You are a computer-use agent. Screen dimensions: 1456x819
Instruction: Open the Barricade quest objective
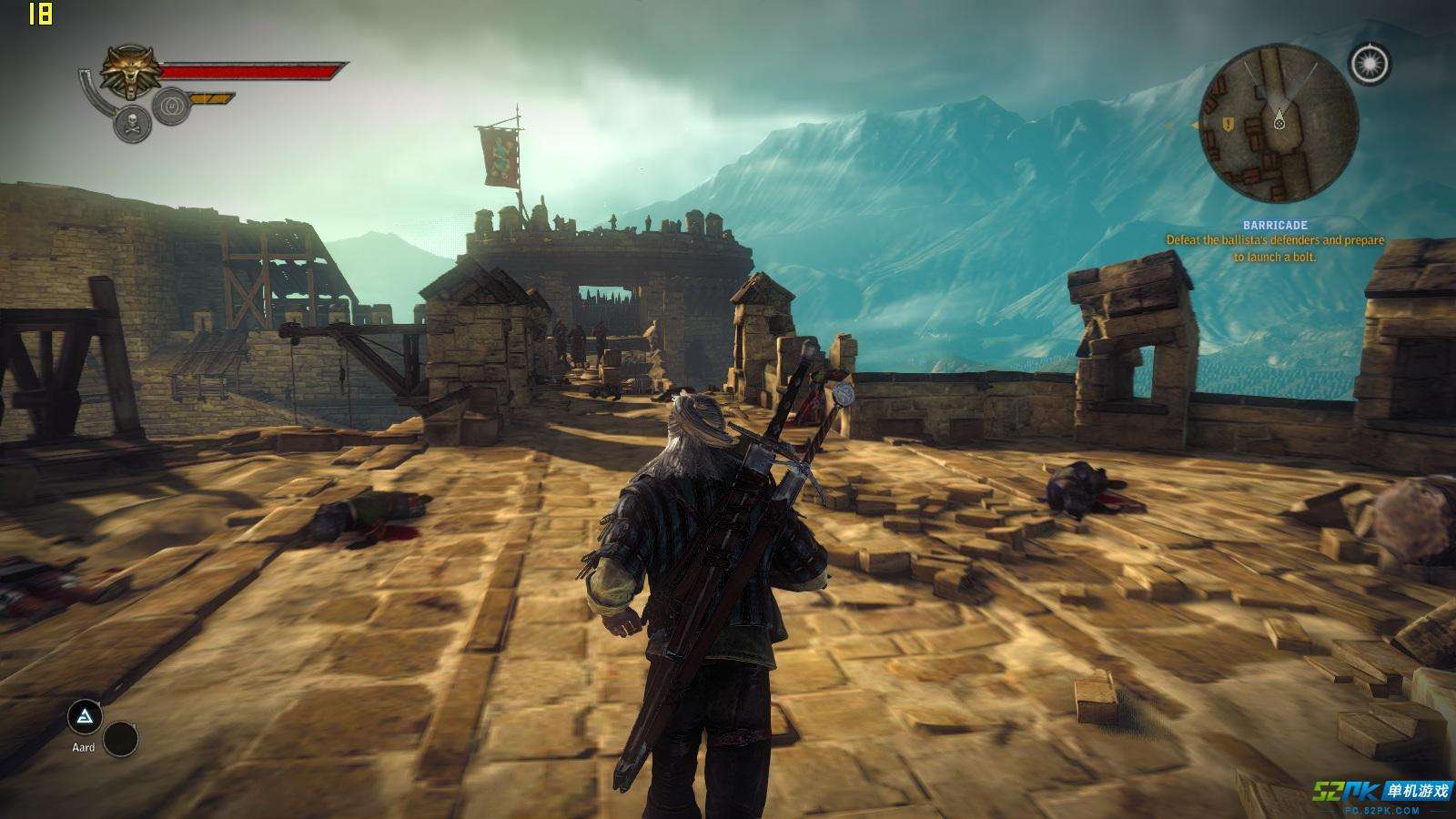pyautogui.click(x=1275, y=241)
